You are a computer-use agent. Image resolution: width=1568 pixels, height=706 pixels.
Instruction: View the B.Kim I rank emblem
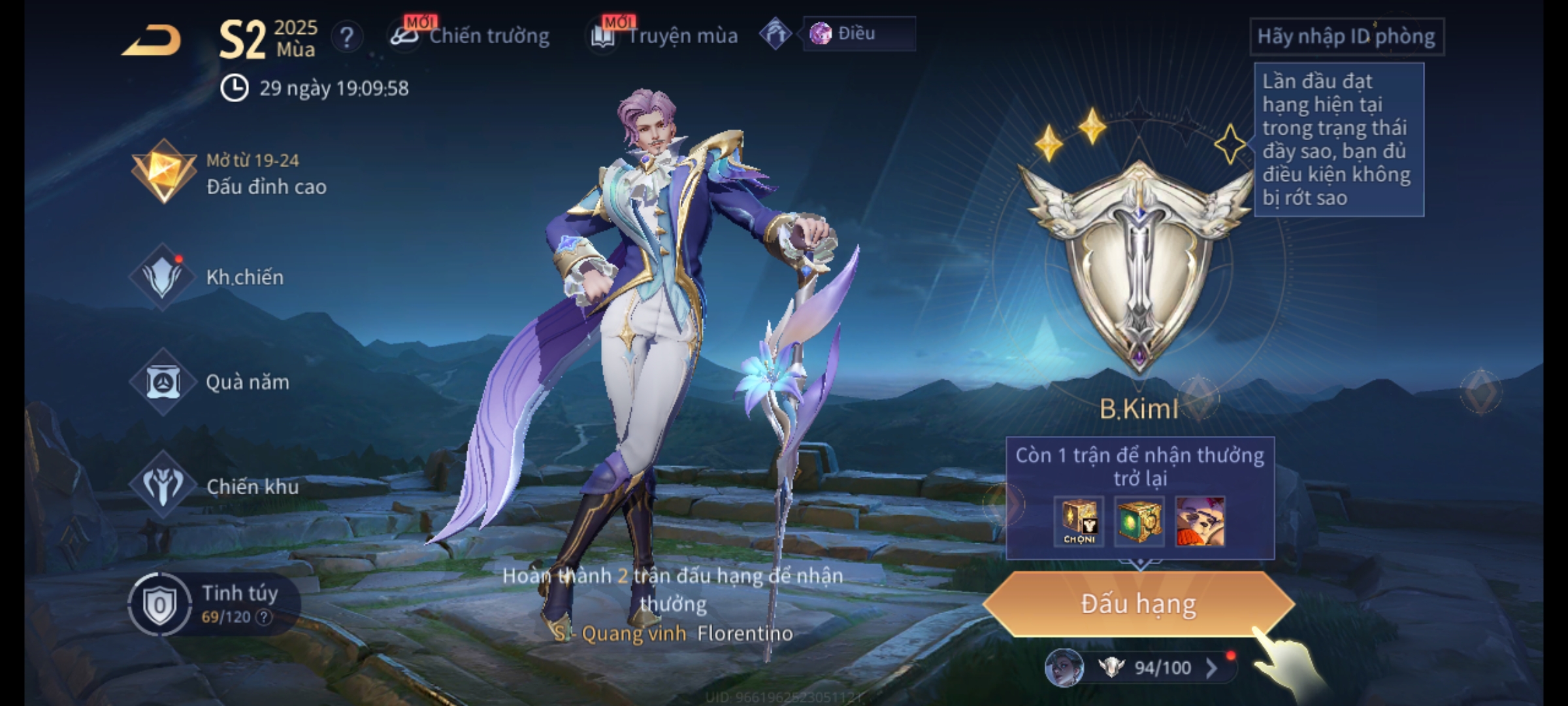tap(1139, 261)
